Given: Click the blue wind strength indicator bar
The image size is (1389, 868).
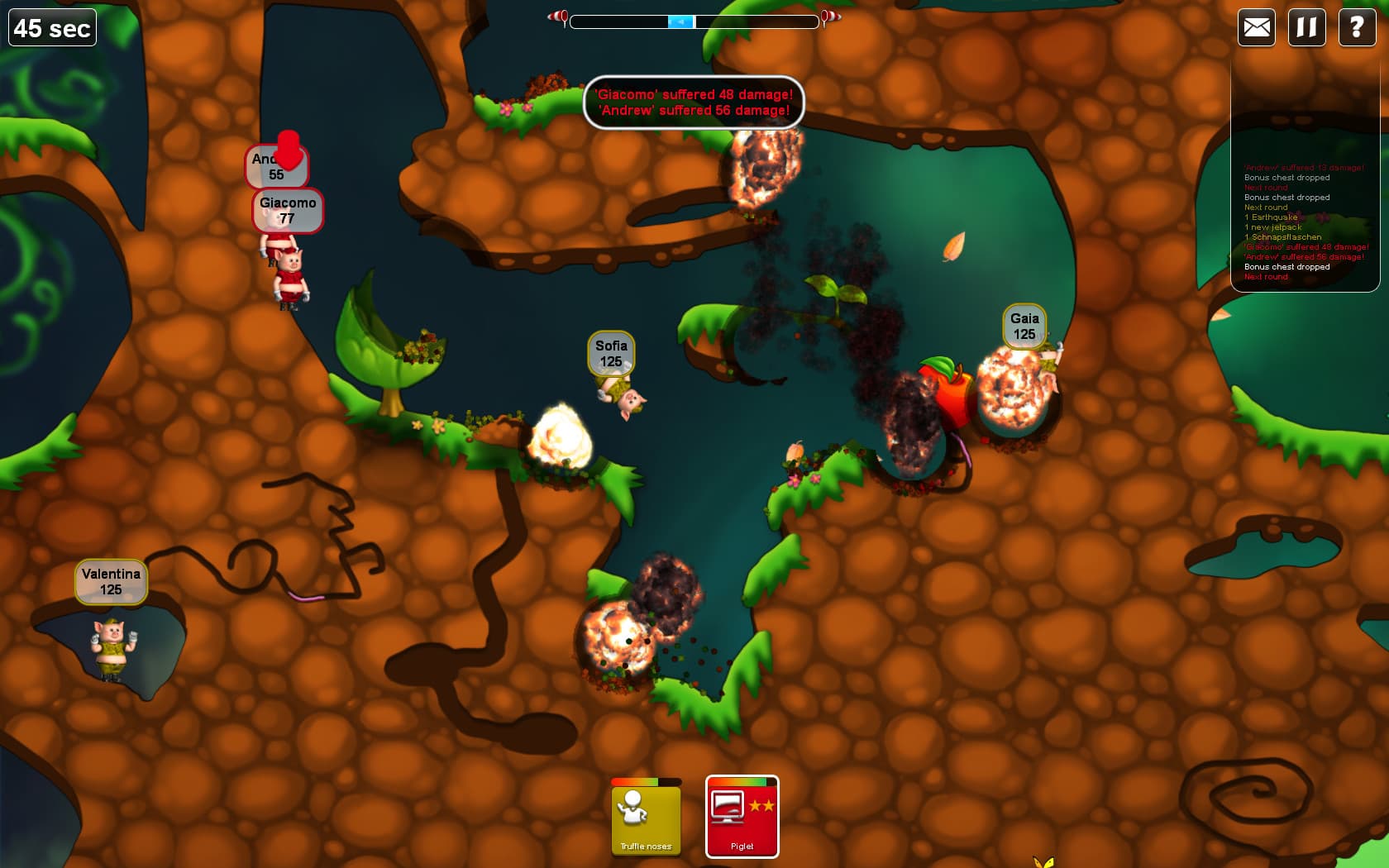Looking at the screenshot, I should [x=680, y=21].
